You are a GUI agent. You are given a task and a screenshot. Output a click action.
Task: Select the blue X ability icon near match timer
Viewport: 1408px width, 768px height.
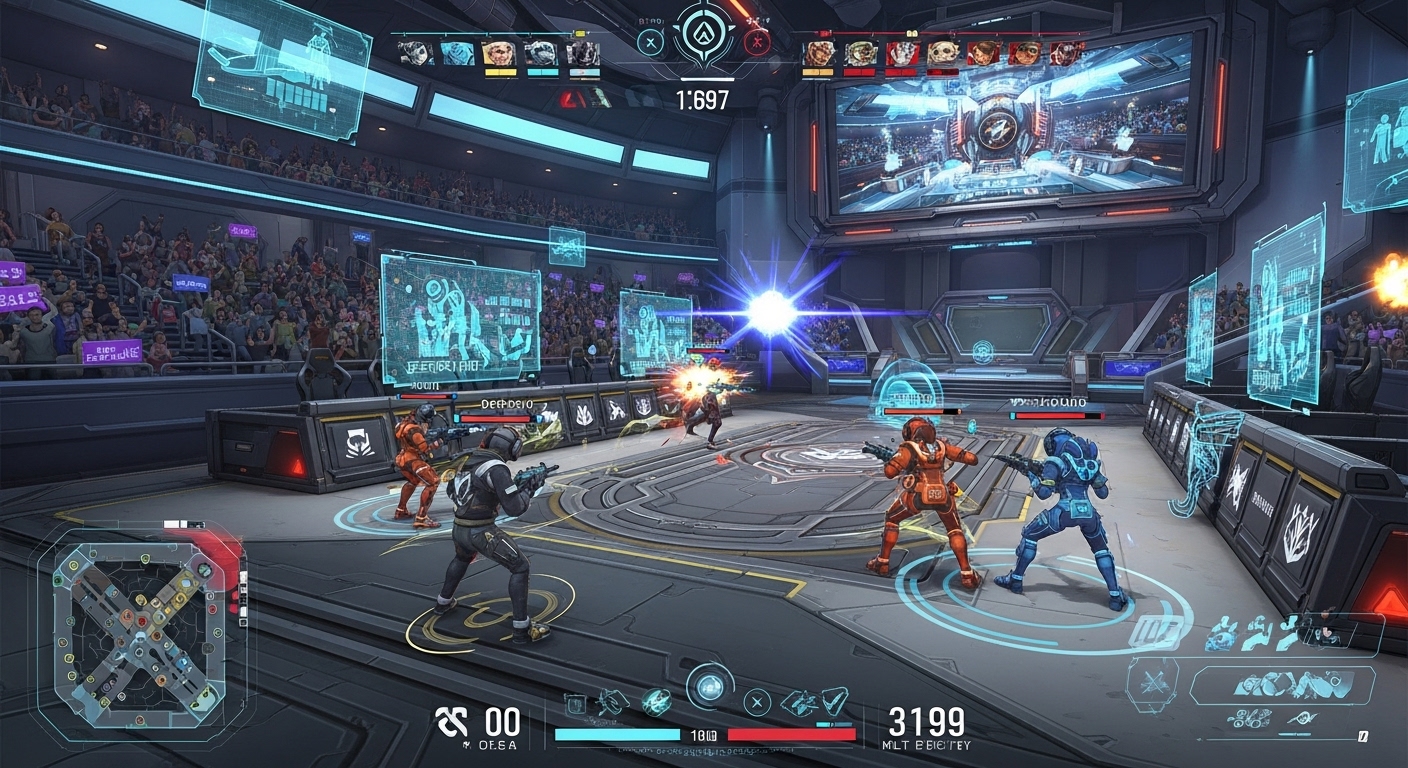[x=650, y=41]
